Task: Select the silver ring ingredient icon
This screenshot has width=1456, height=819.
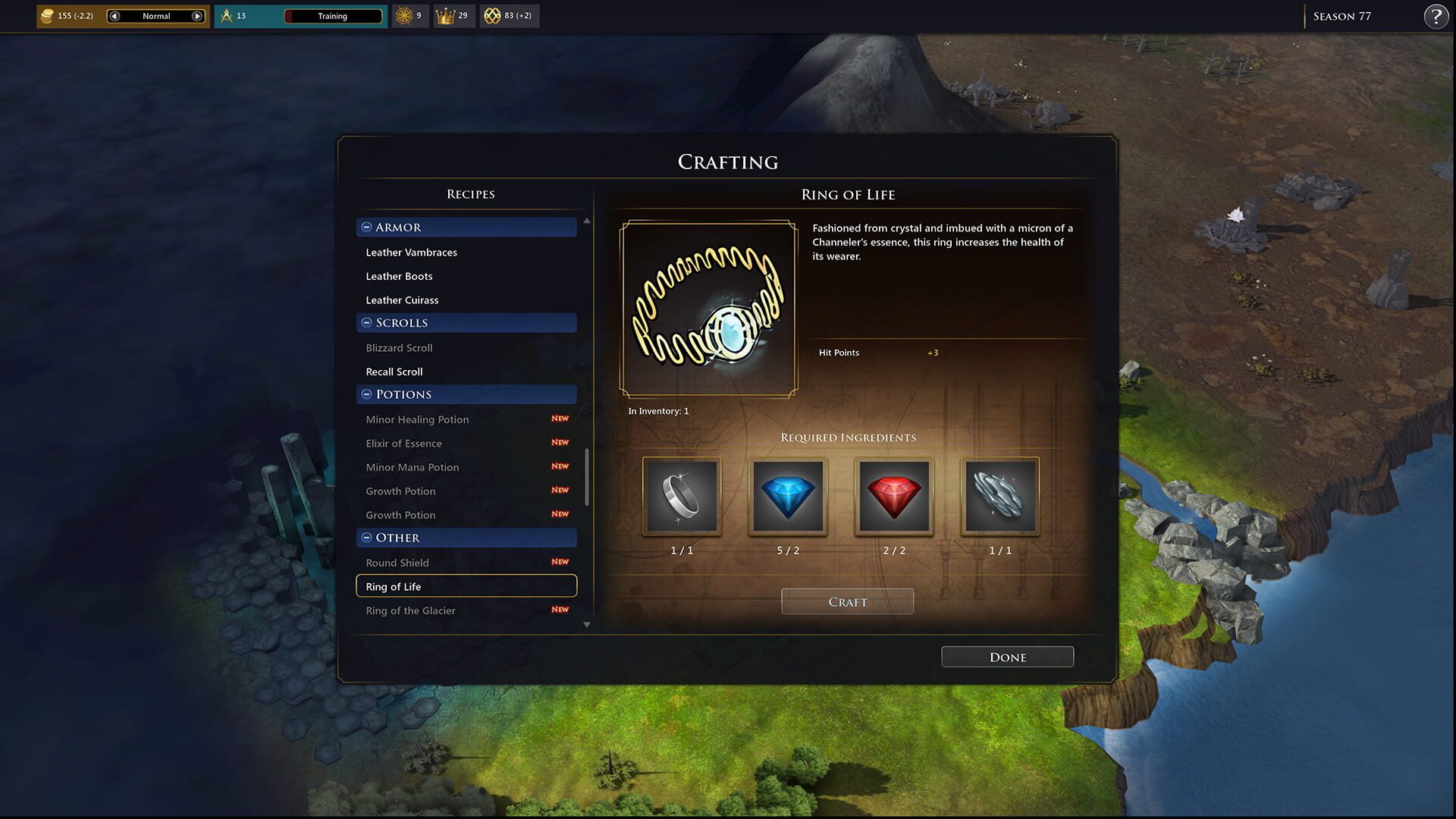Action: point(680,497)
